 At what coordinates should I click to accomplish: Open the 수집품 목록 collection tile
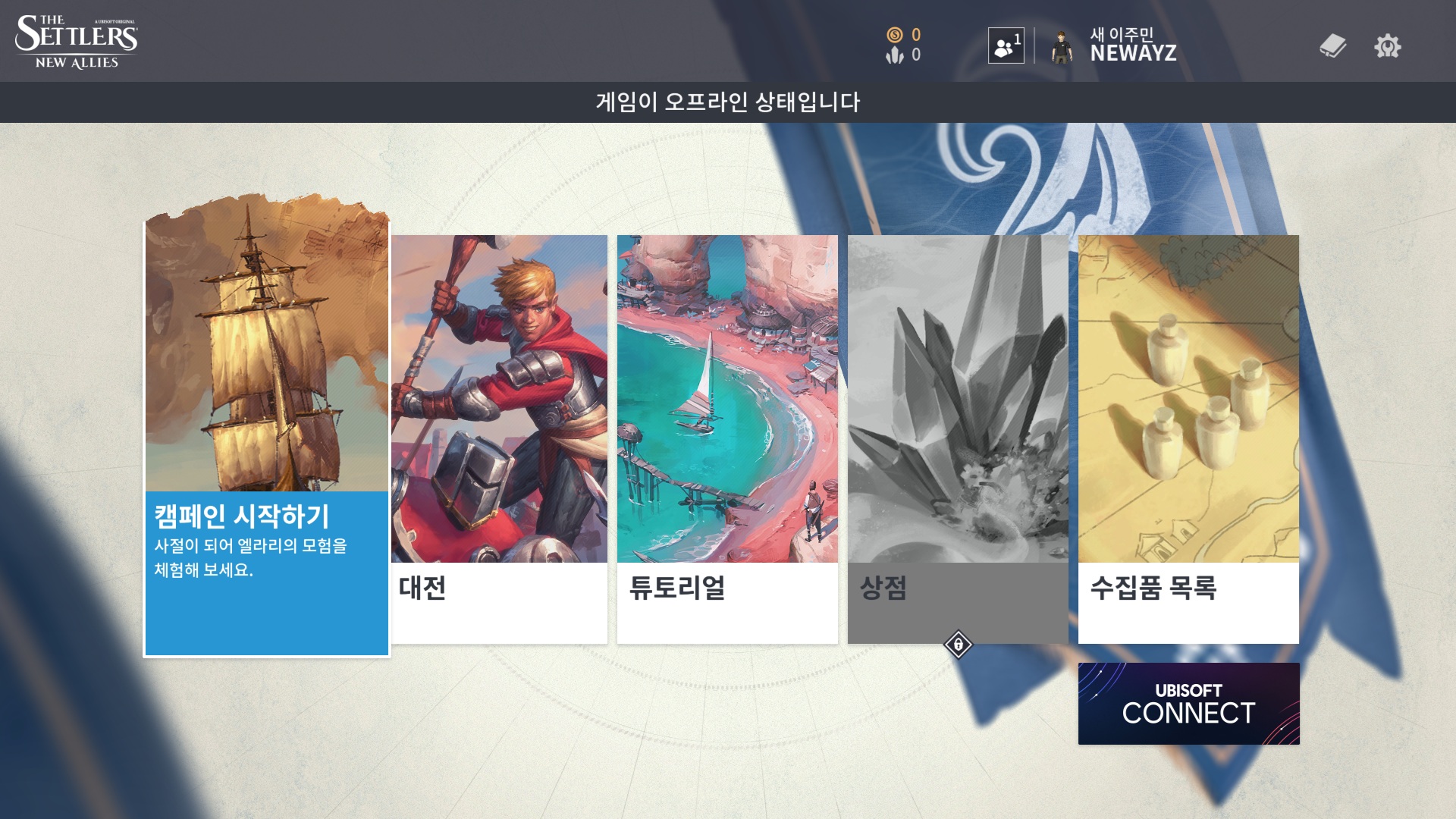pyautogui.click(x=1188, y=438)
